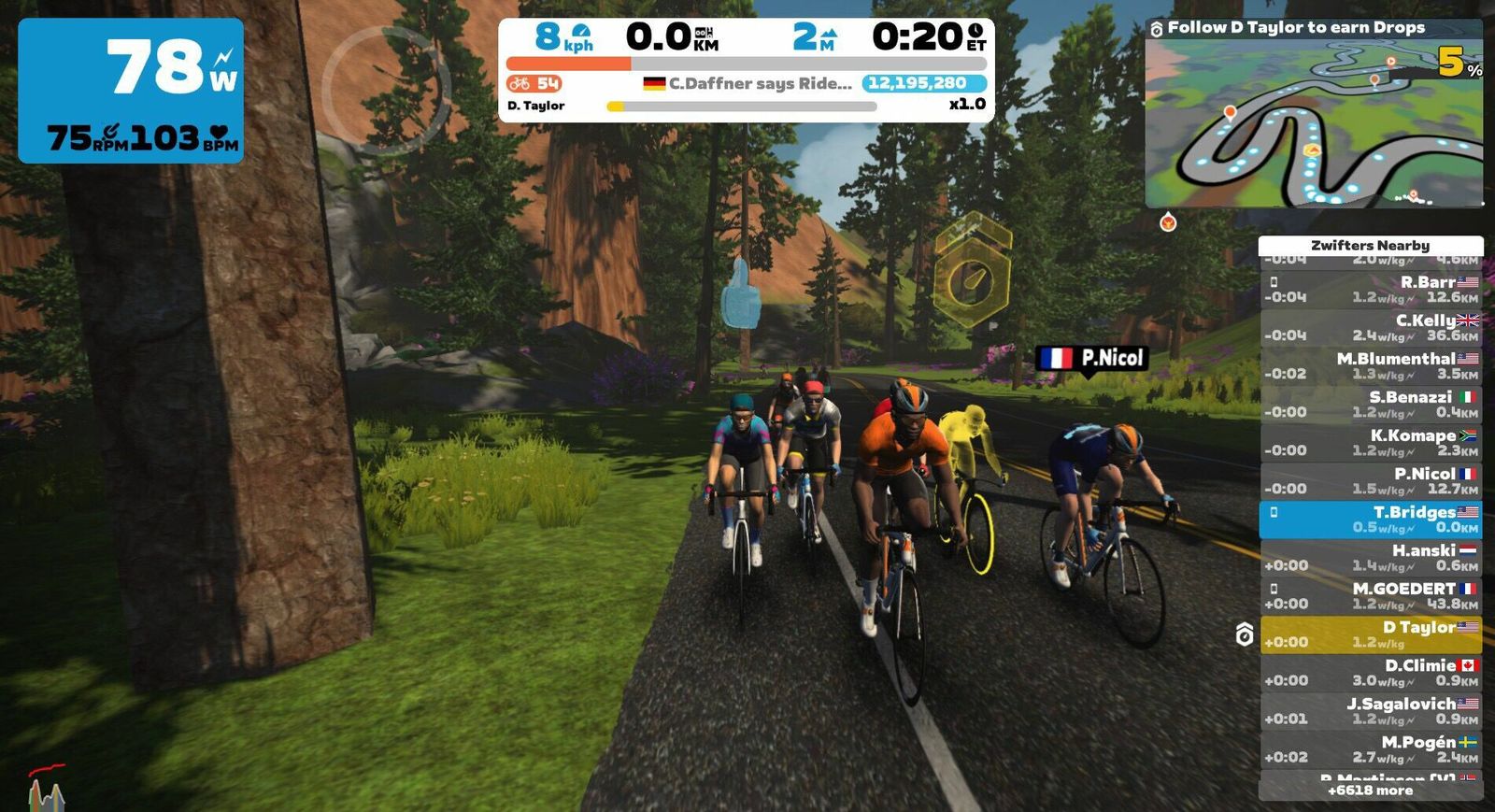This screenshot has height=812, width=1495.
Task: Show the +6618 more riders
Action: click(x=1371, y=791)
